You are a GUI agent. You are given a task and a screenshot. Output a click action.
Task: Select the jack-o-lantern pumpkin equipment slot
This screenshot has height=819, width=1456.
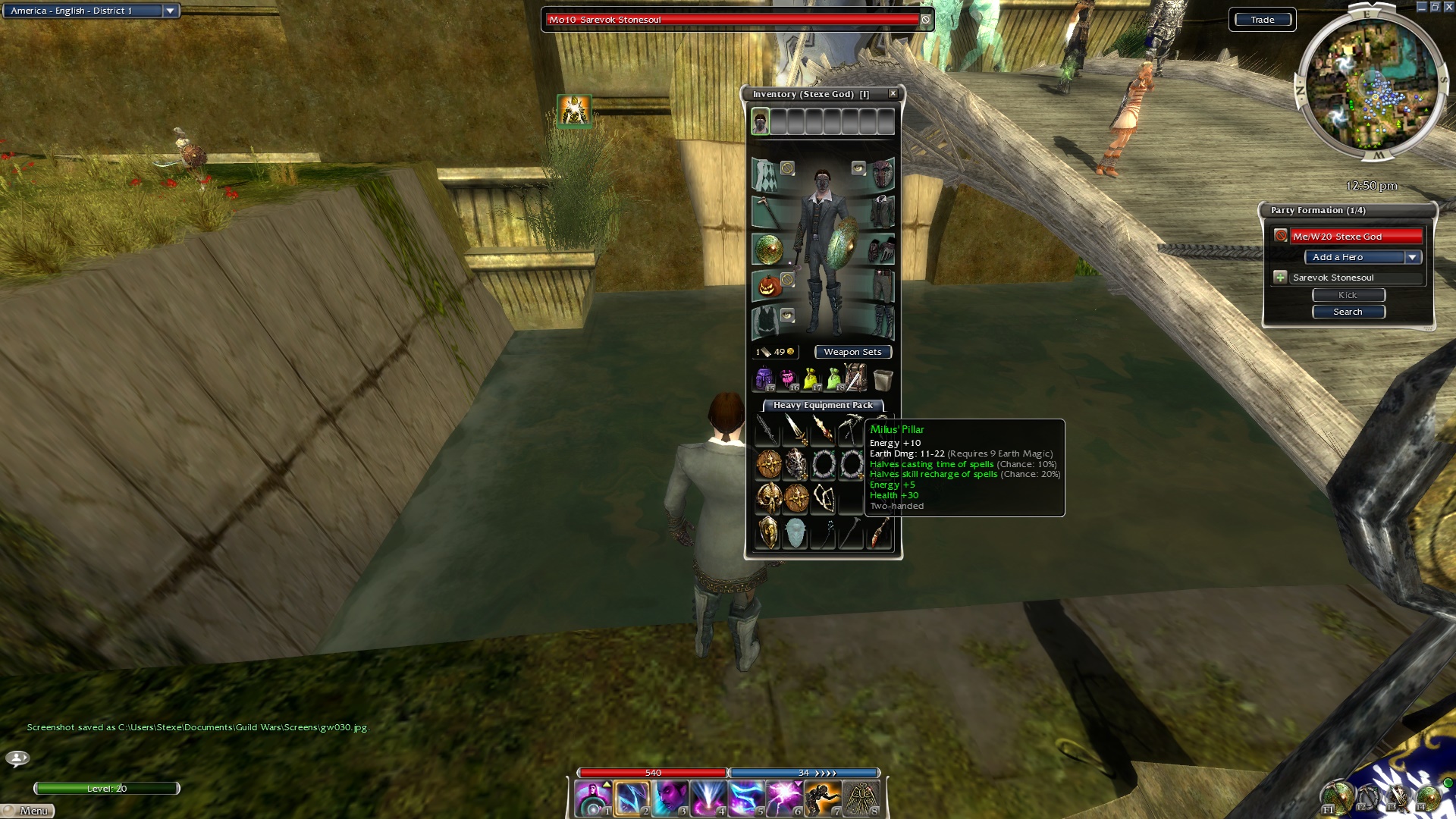(769, 287)
